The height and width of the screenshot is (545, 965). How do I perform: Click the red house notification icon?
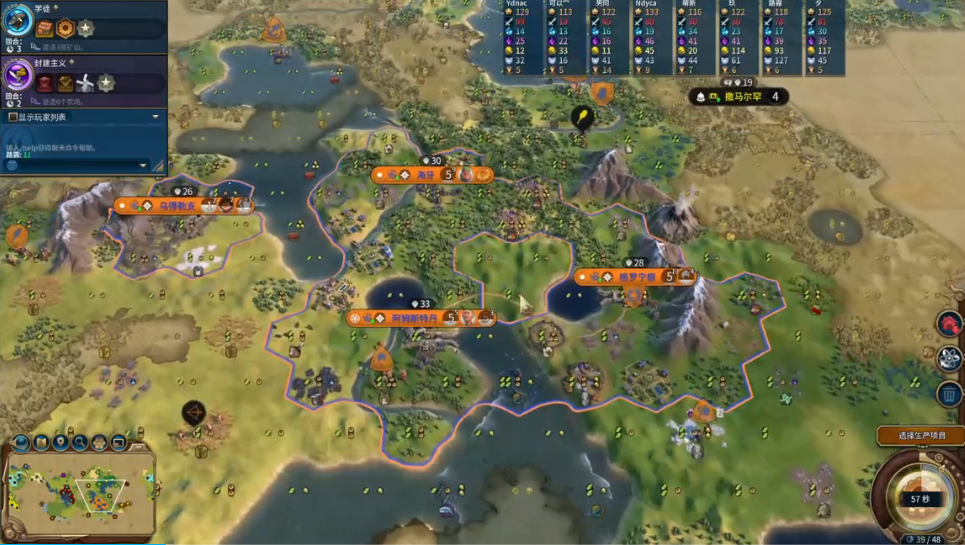949,324
